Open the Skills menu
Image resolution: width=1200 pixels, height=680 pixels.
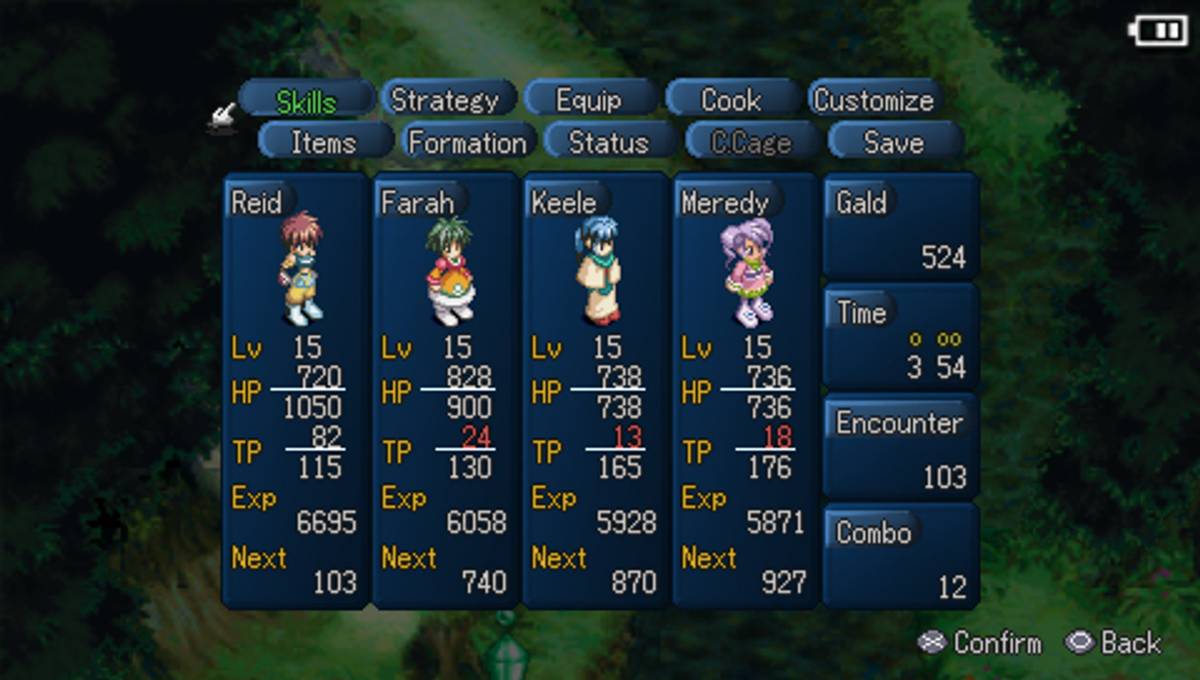306,100
